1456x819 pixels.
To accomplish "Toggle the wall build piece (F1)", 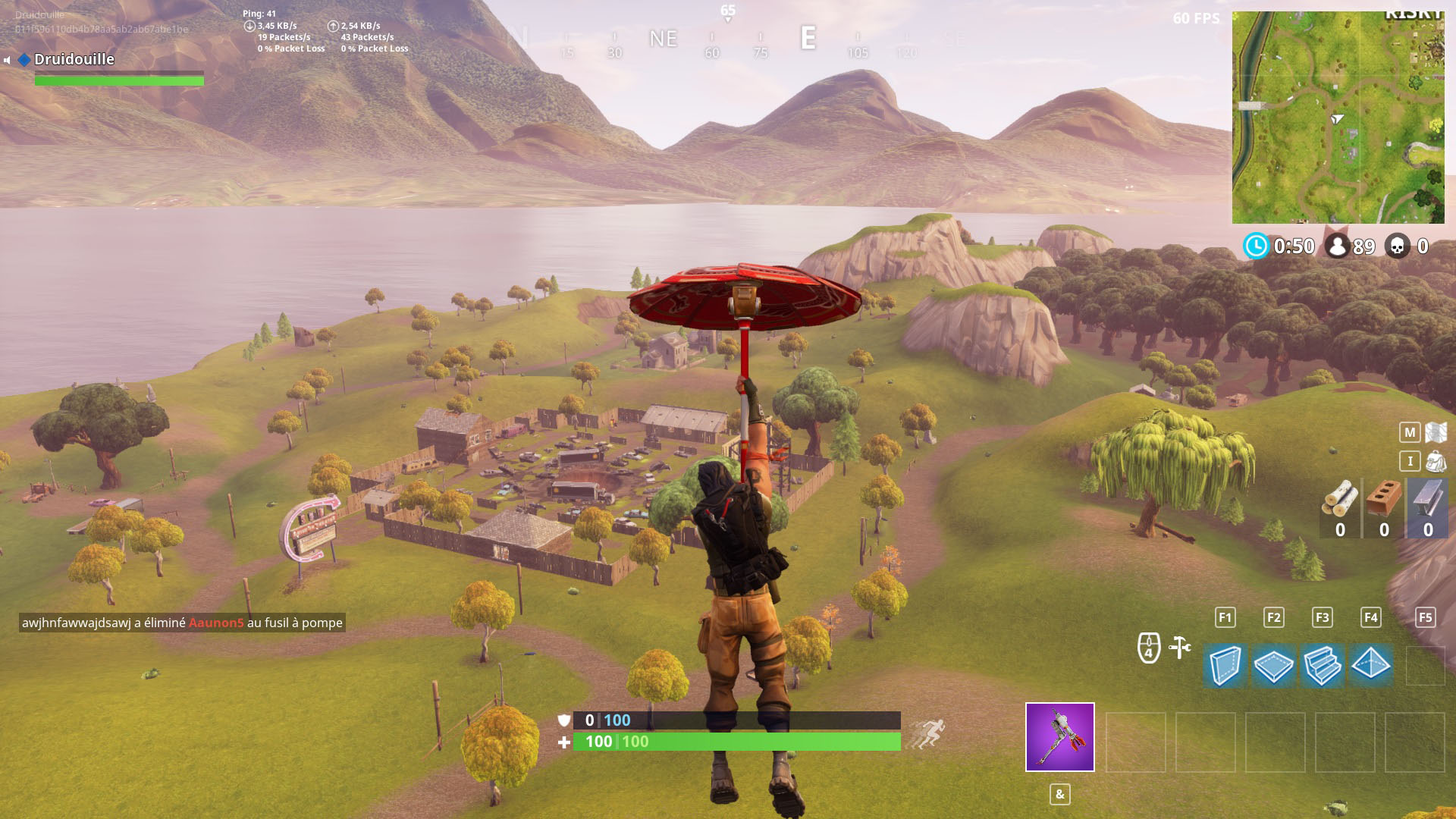I will coord(1224,666).
